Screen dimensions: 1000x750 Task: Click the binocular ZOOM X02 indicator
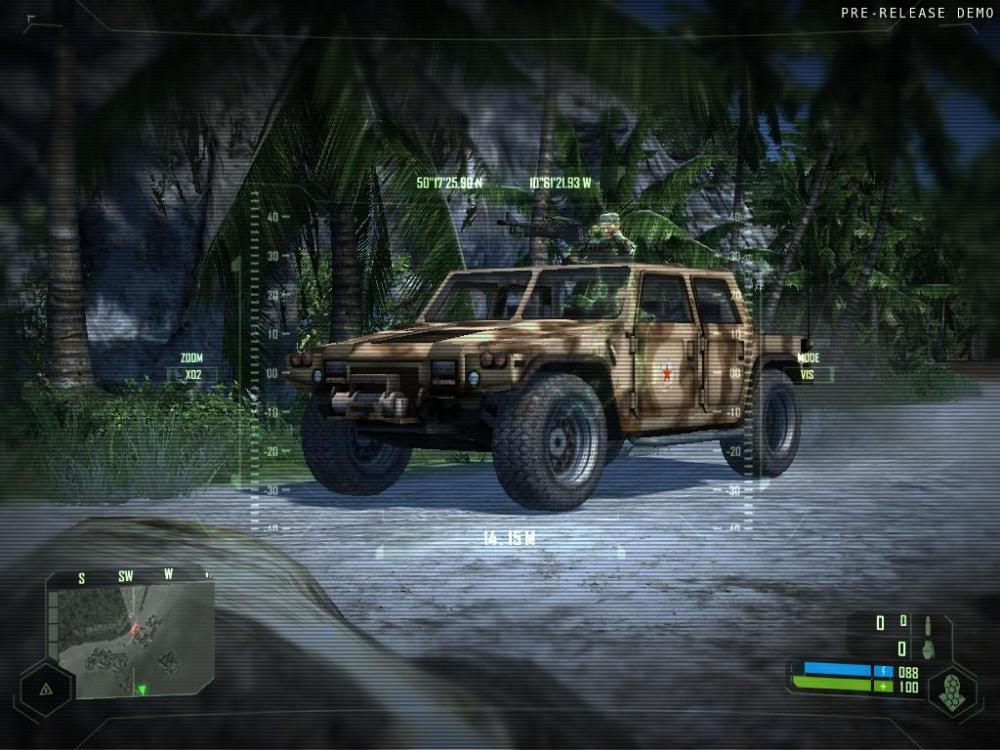pyautogui.click(x=191, y=367)
